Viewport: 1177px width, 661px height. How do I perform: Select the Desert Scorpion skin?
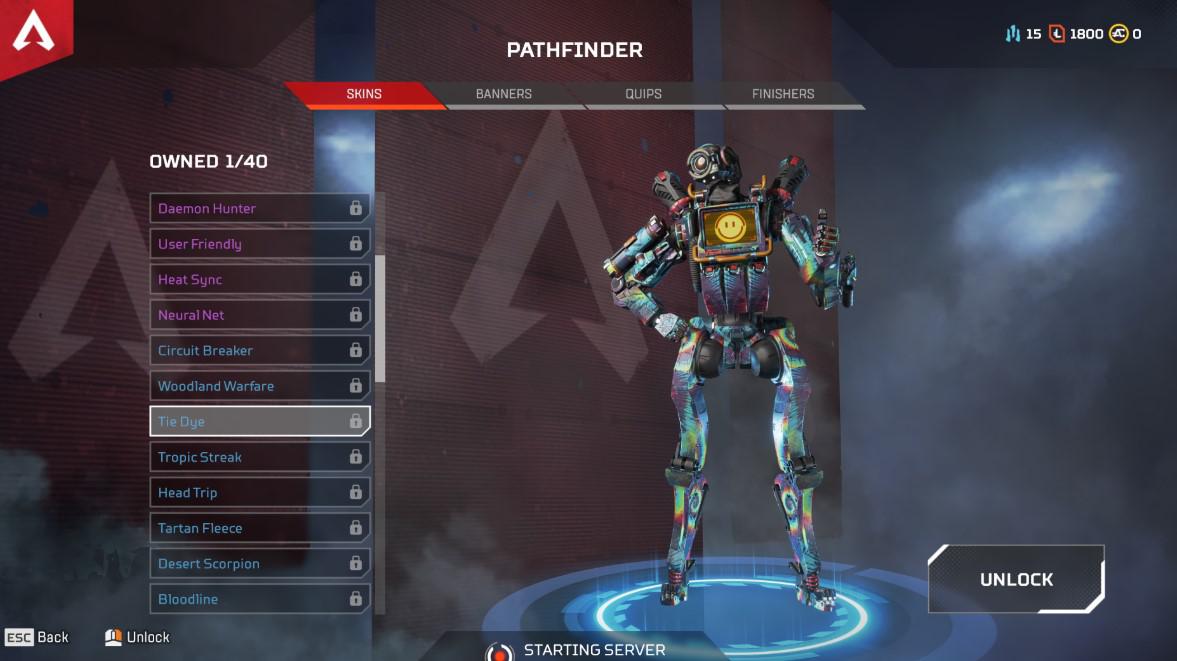pos(259,563)
